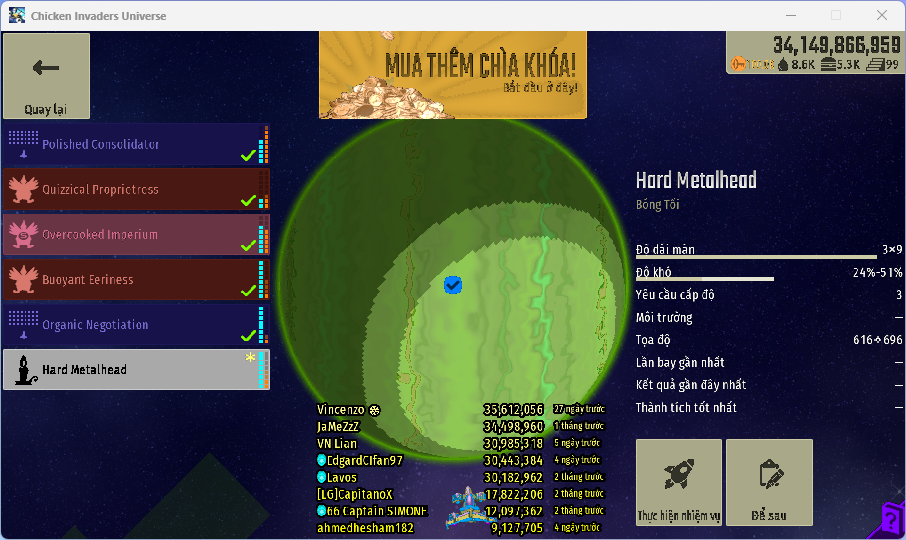Open the Mua thêm chìa khóa banner
Image resolution: width=906 pixels, height=540 pixels.
[x=452, y=74]
